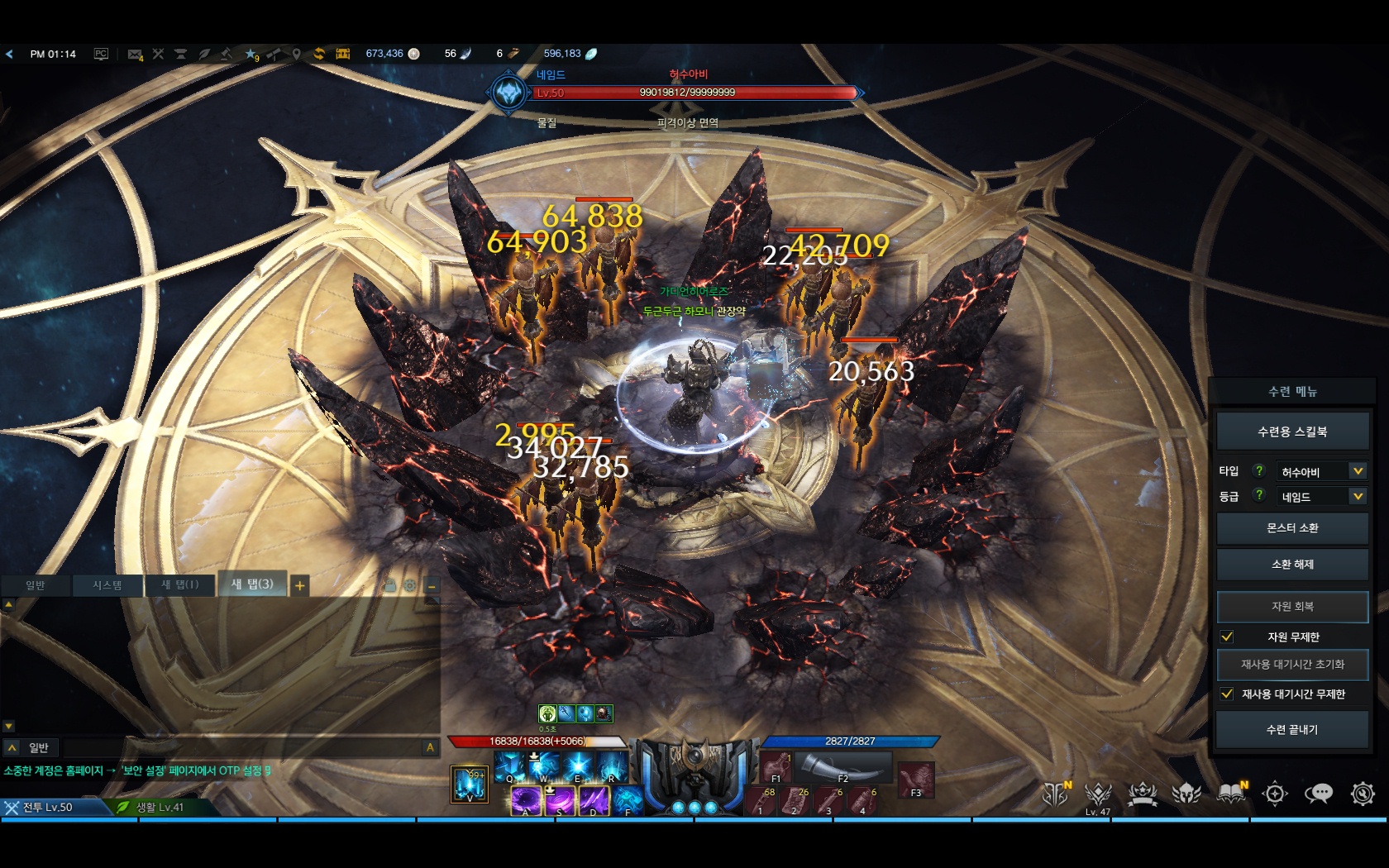1389x868 pixels.
Task: Summon a monster with 몬스터 소환
Action: (1291, 528)
